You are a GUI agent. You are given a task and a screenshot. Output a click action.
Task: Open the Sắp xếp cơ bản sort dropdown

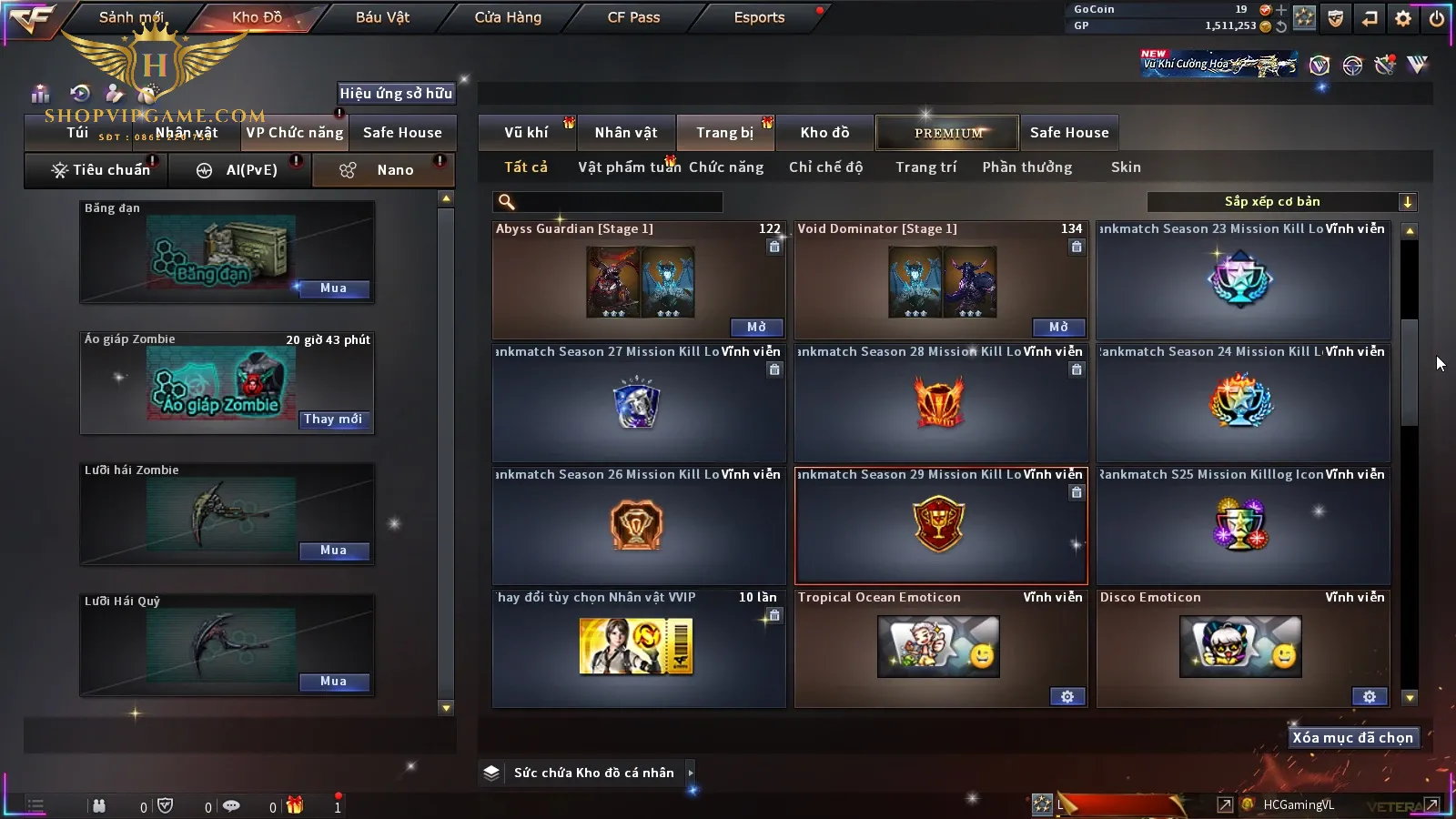point(1282,202)
